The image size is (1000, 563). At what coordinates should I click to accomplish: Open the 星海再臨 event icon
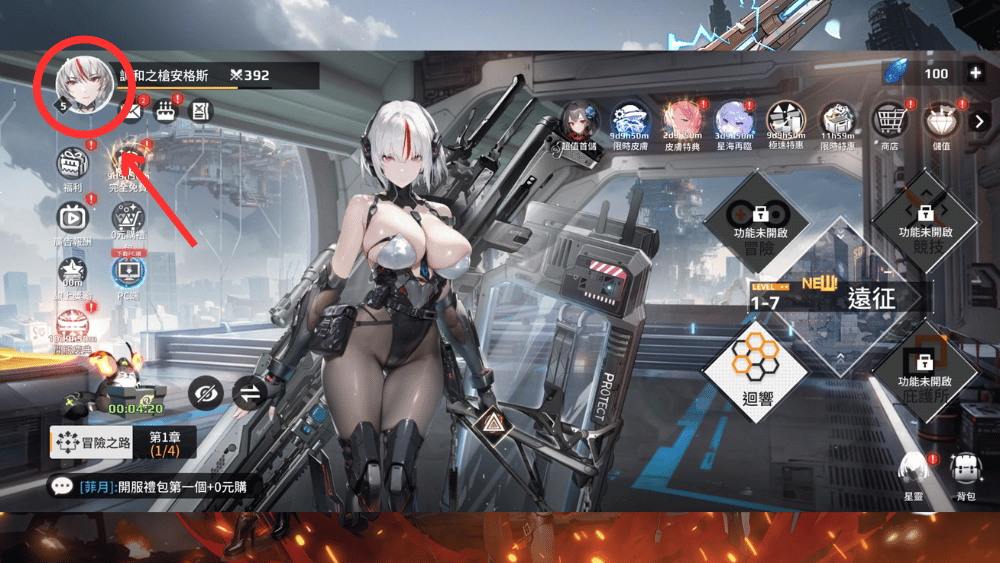(734, 122)
